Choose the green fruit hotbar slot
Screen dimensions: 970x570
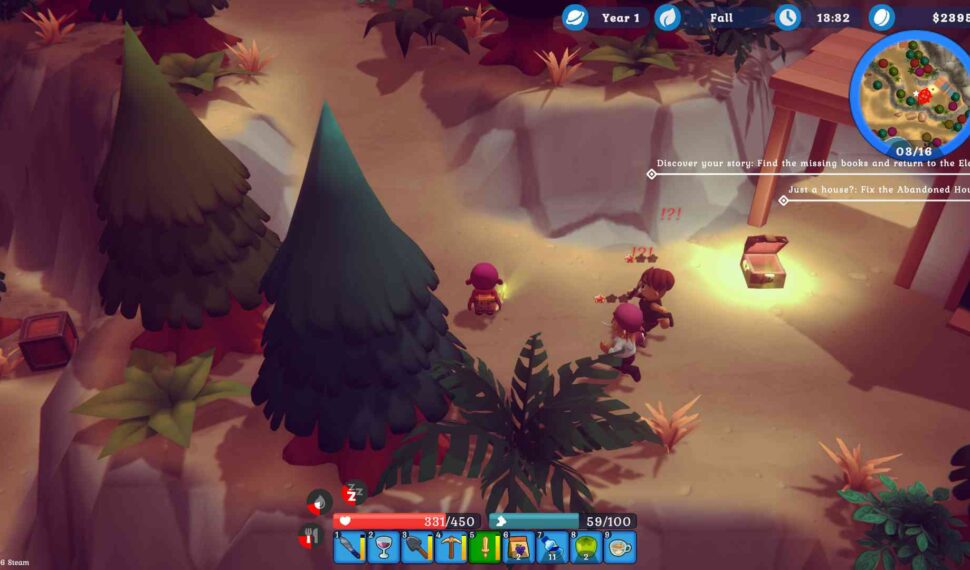coord(587,547)
